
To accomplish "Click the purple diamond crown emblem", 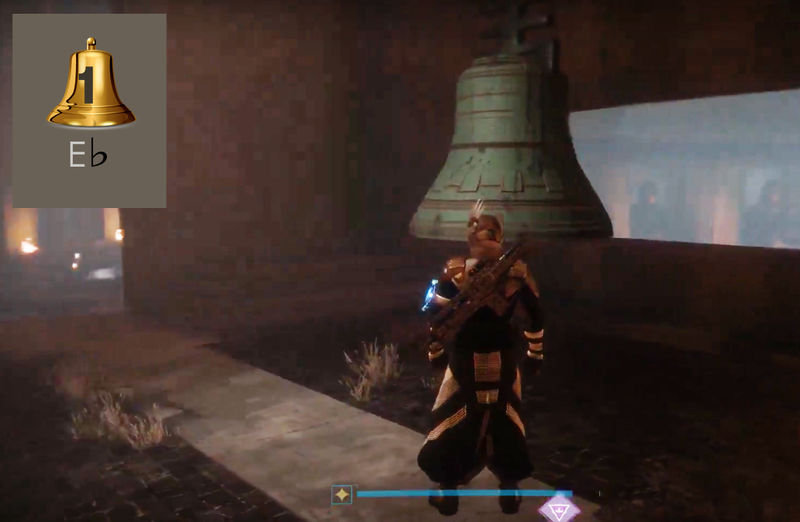I will [x=559, y=508].
